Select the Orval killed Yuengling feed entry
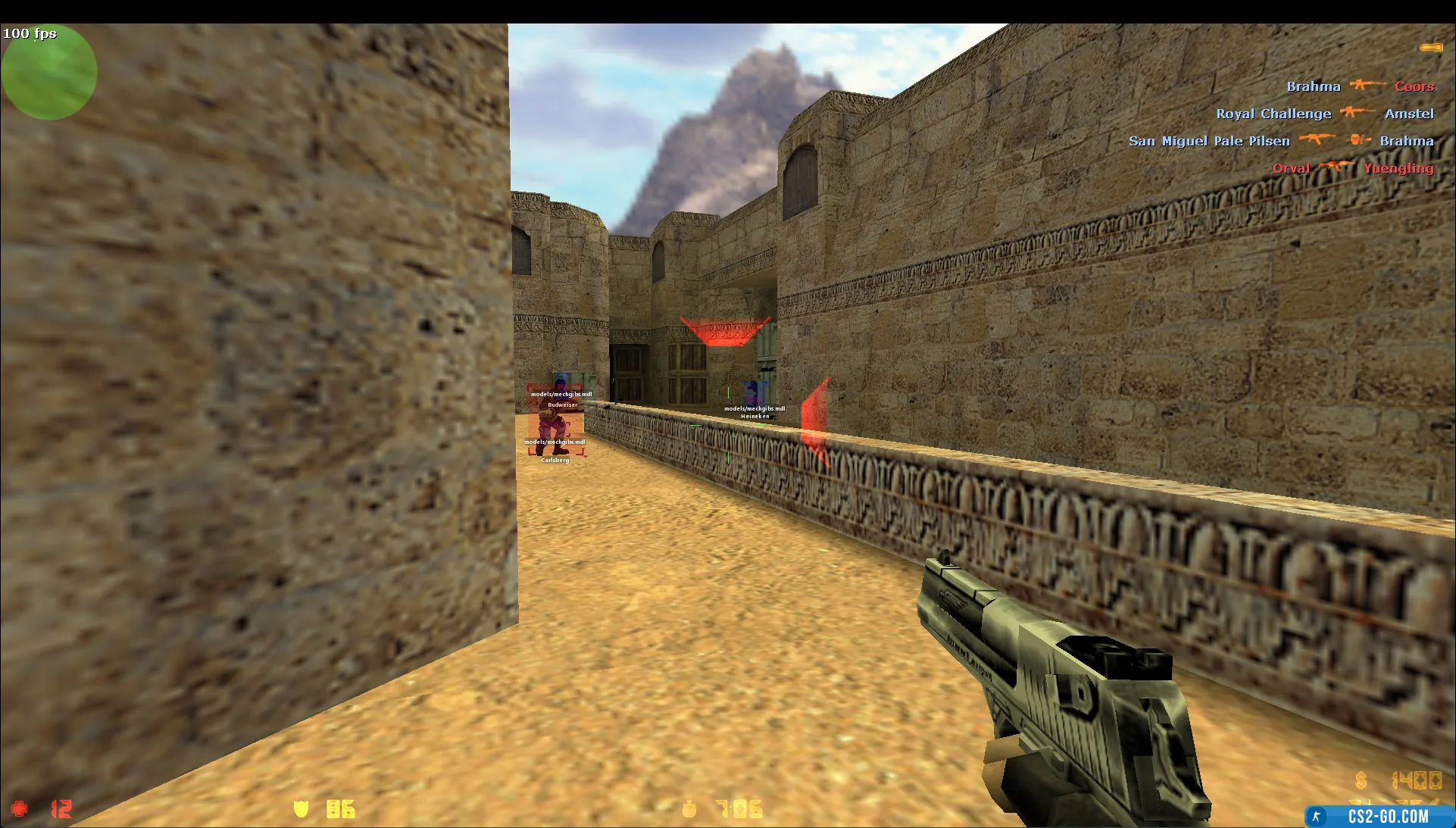Viewport: 1456px width, 828px height. (1353, 168)
